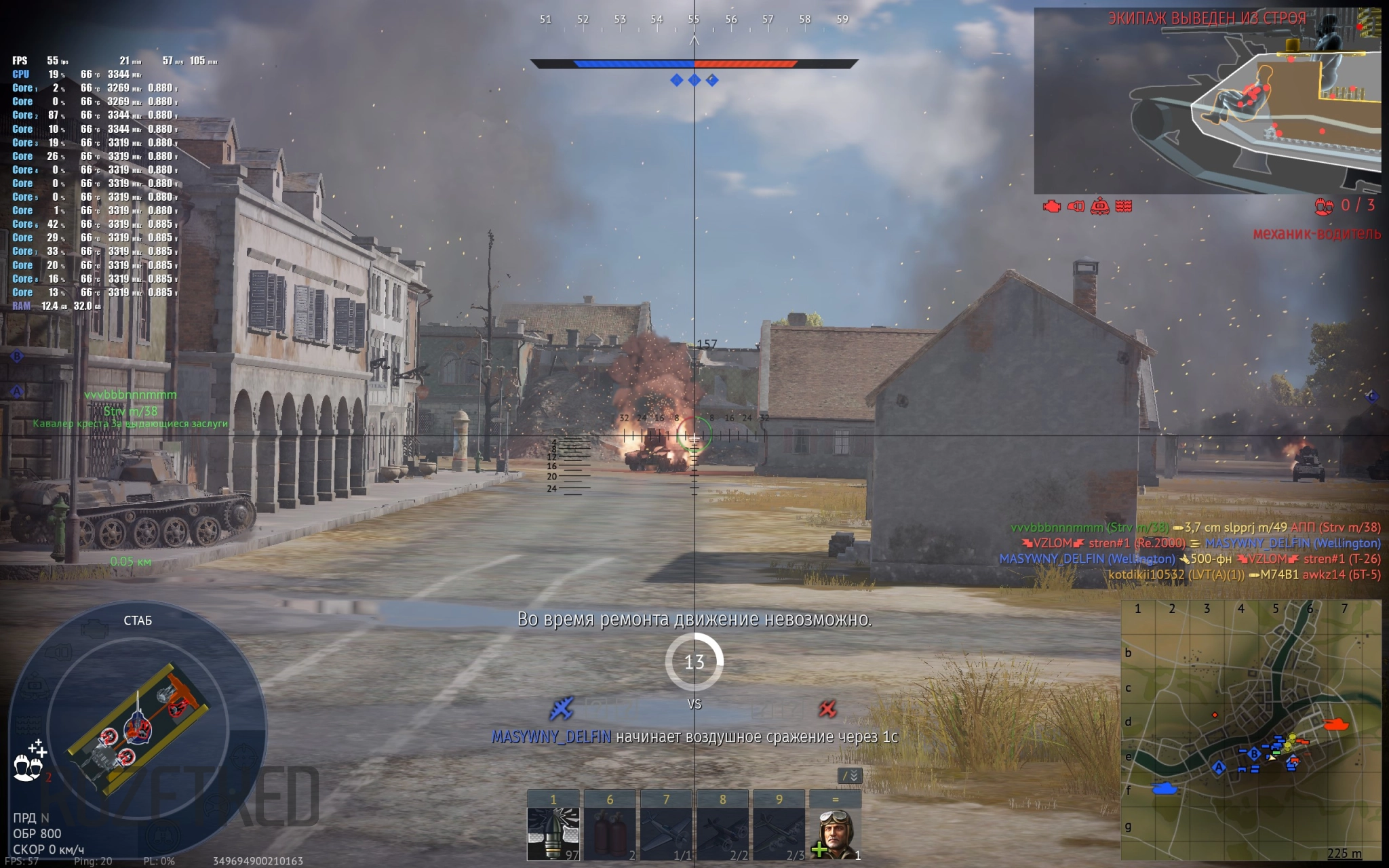This screenshot has width=1389, height=868.
Task: Click the hit camera replay panel
Action: coord(1207,100)
